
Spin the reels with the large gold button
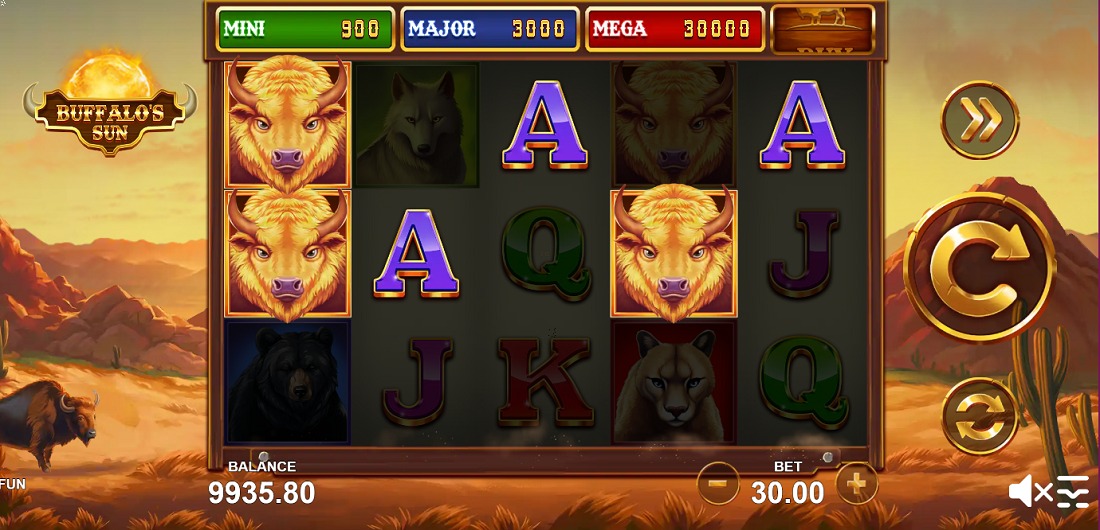coord(979,267)
